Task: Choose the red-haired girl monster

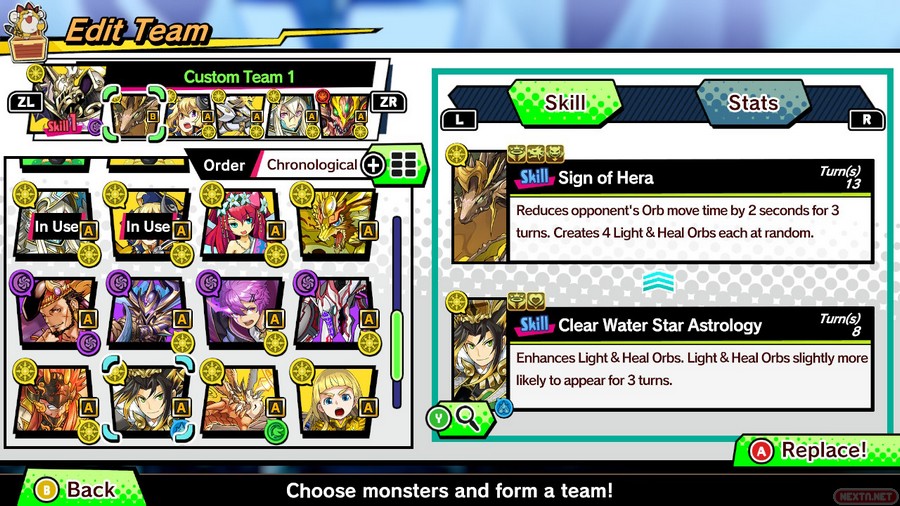Action: [240, 222]
